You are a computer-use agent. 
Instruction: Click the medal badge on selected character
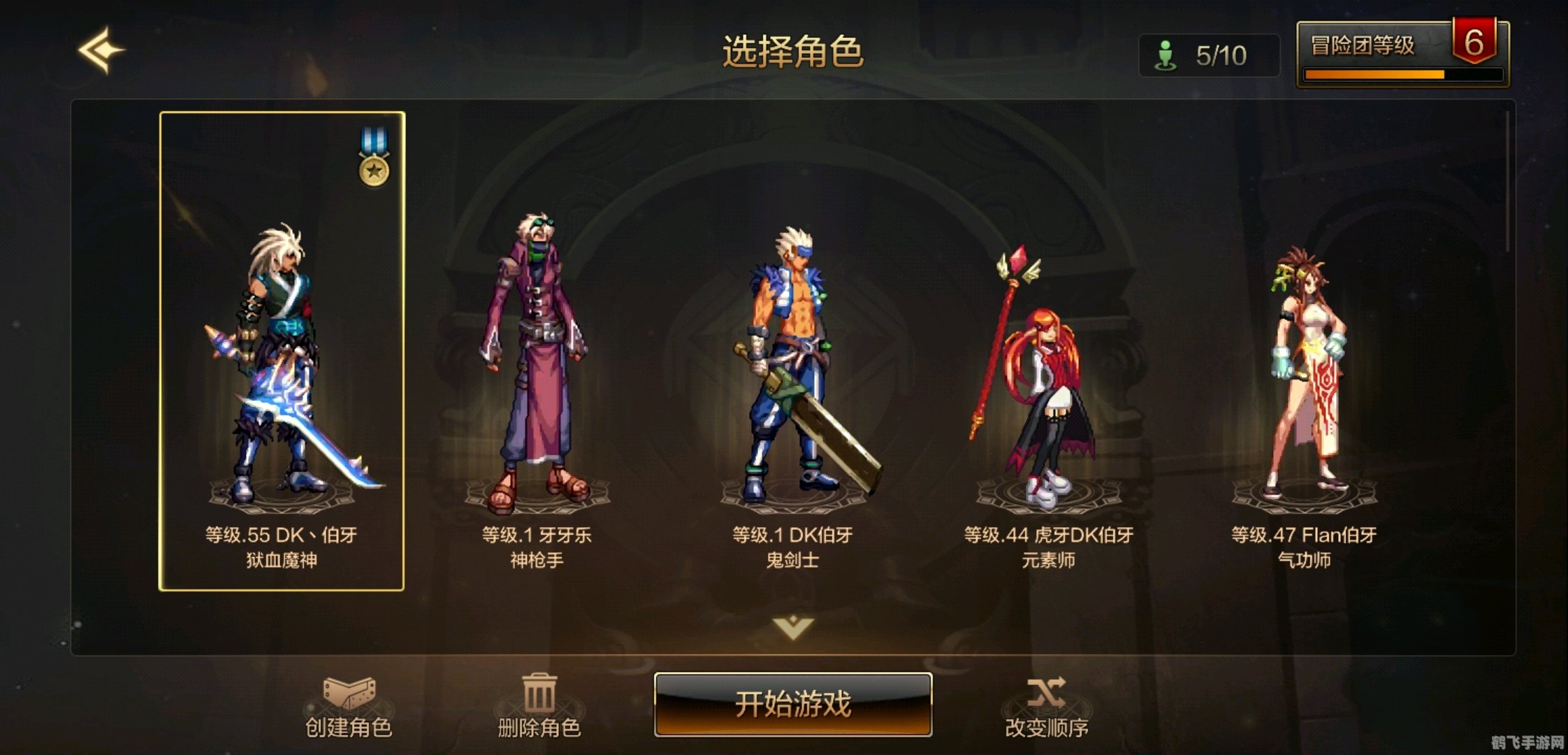pyautogui.click(x=372, y=172)
